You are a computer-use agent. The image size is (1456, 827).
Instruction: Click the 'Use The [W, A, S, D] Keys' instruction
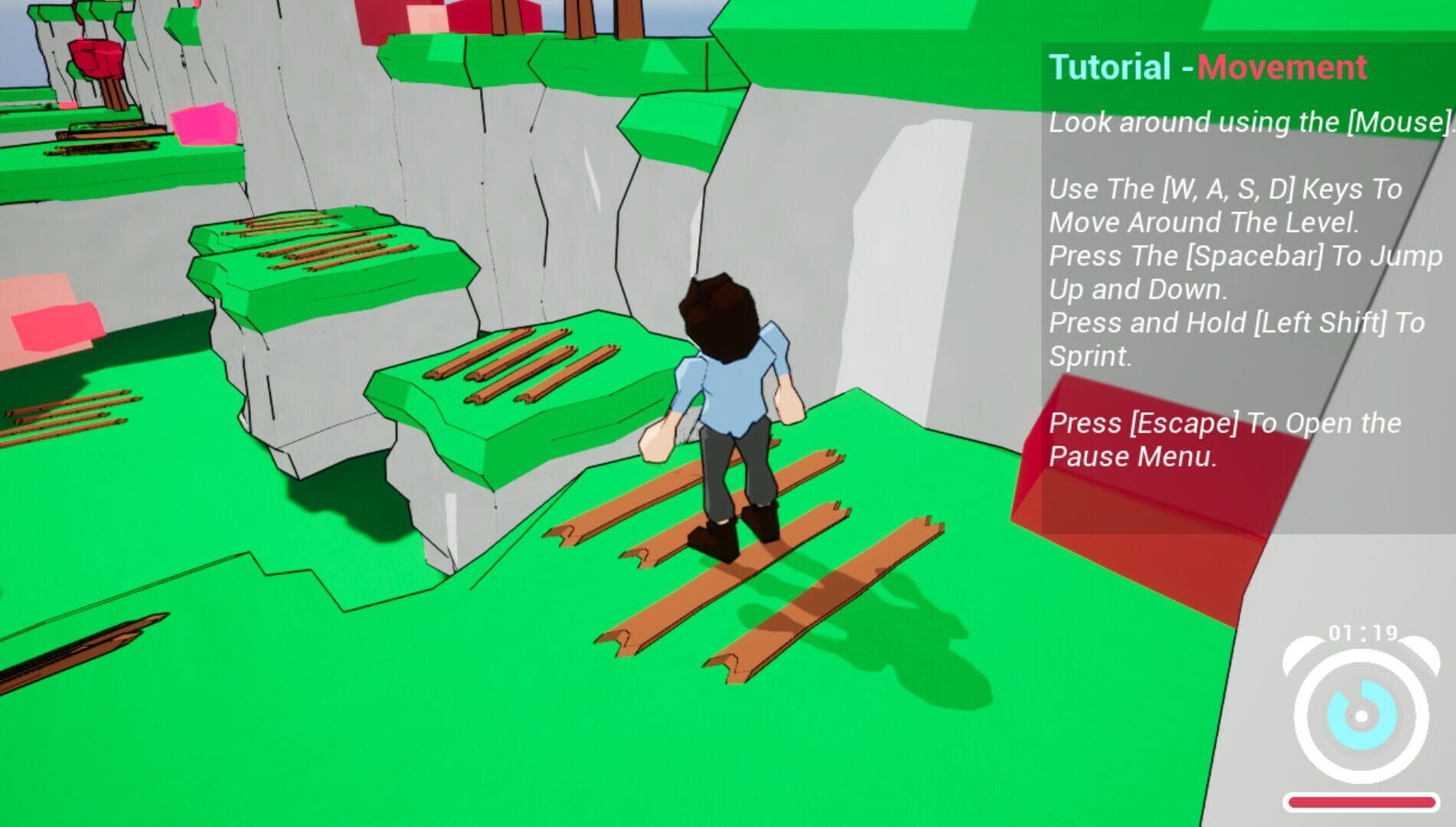(1225, 188)
